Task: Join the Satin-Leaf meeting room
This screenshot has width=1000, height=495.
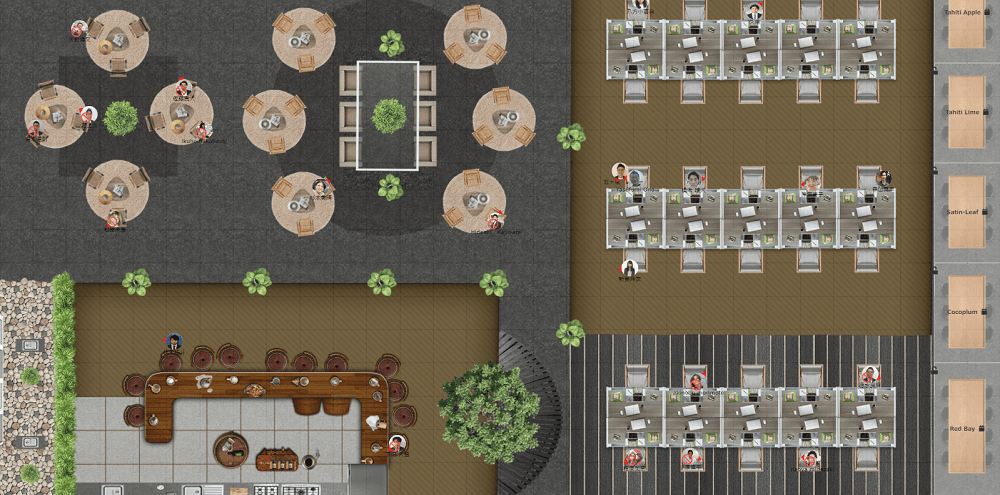Action: tap(966, 212)
